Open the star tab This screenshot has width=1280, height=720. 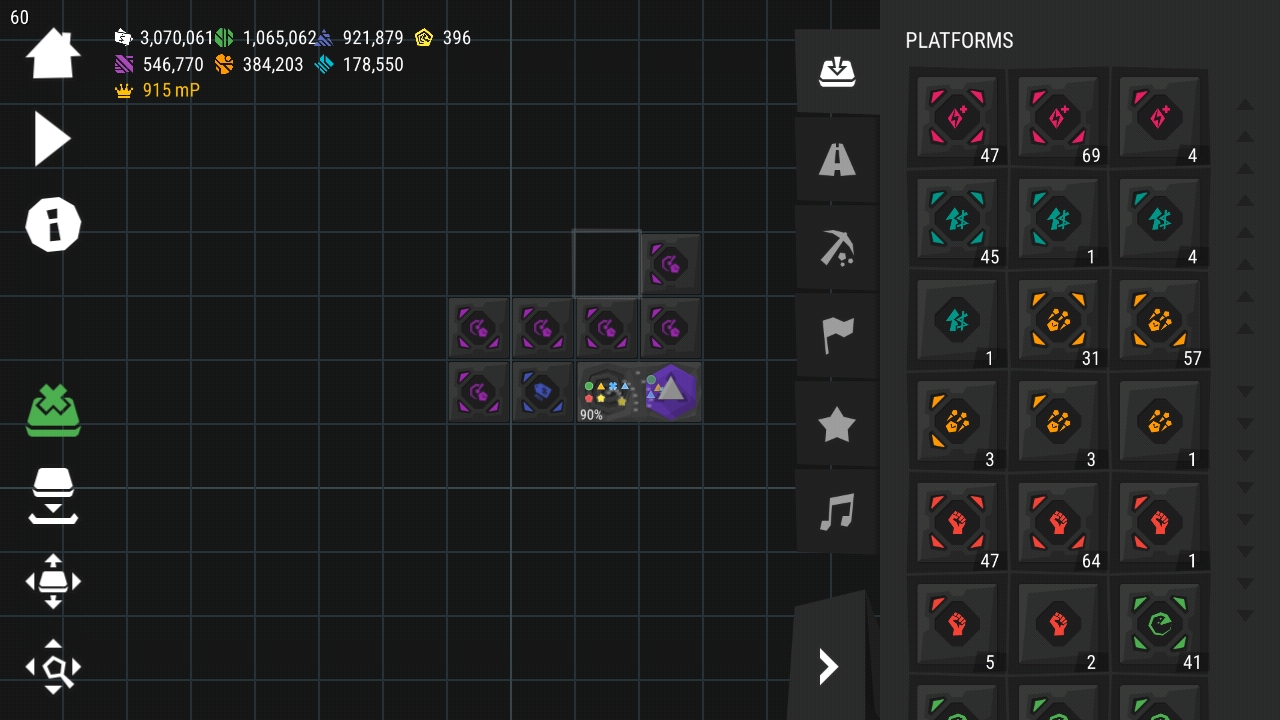837,424
